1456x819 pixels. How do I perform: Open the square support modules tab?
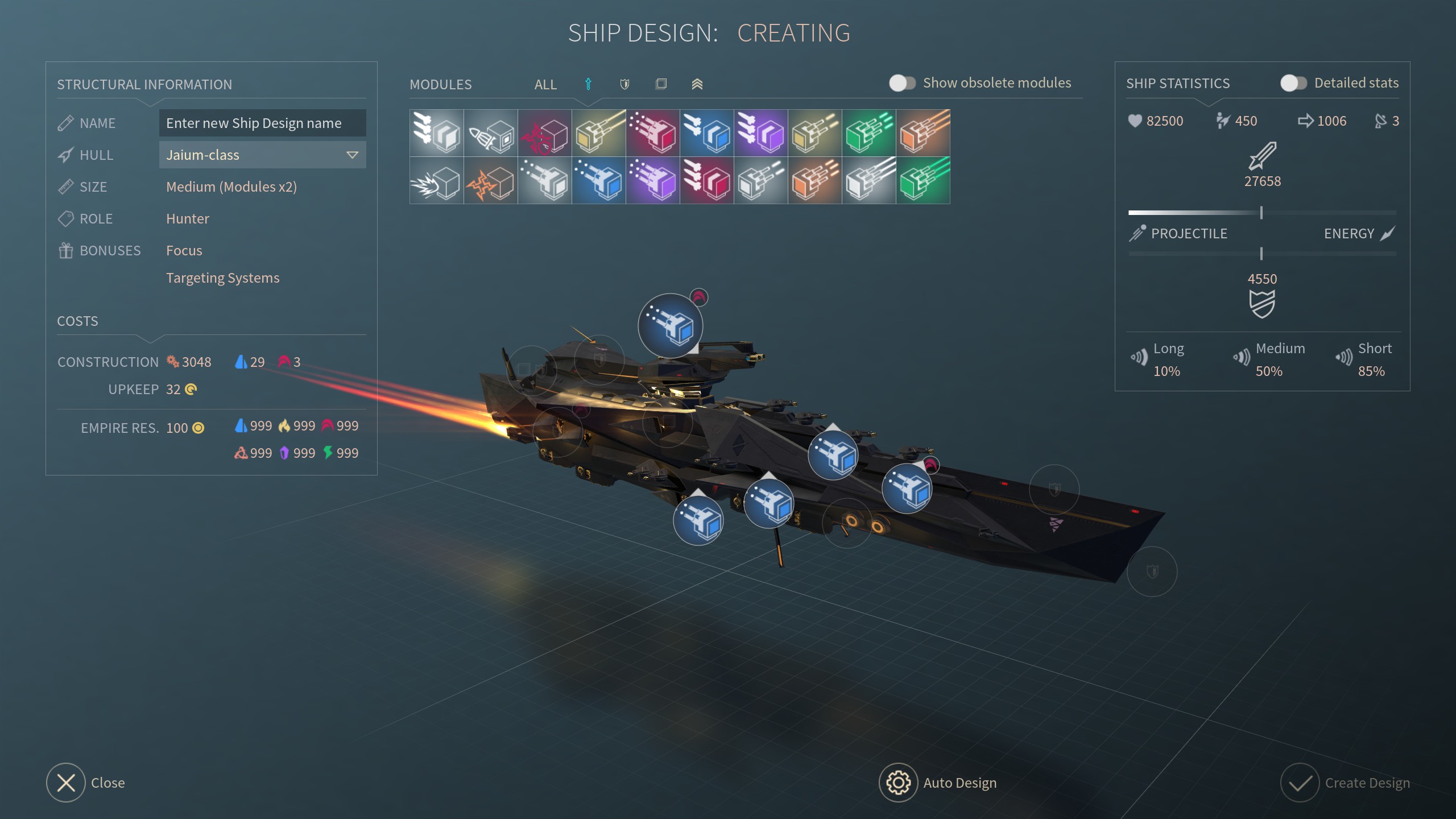click(661, 84)
